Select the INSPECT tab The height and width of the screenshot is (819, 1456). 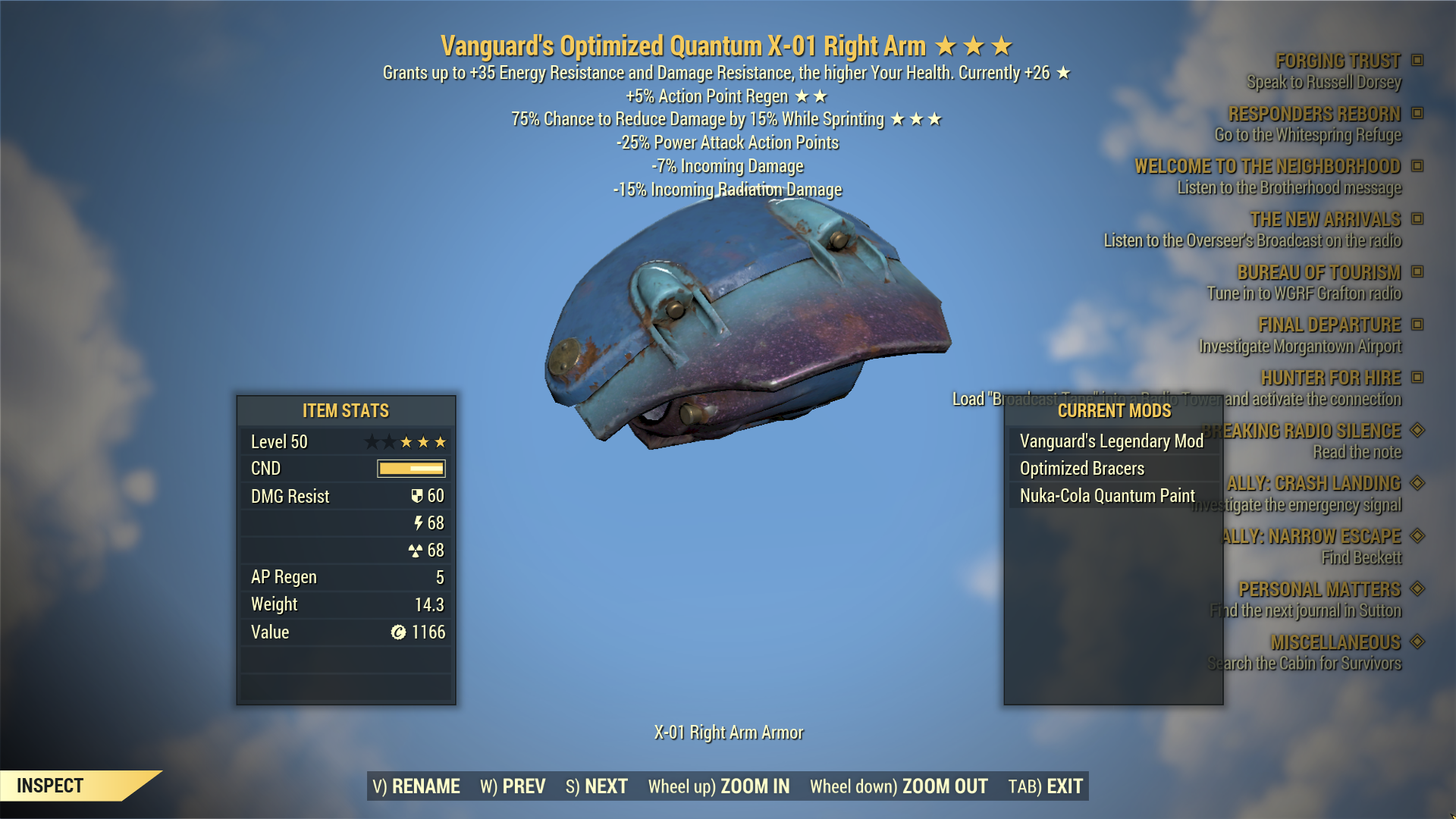[52, 786]
